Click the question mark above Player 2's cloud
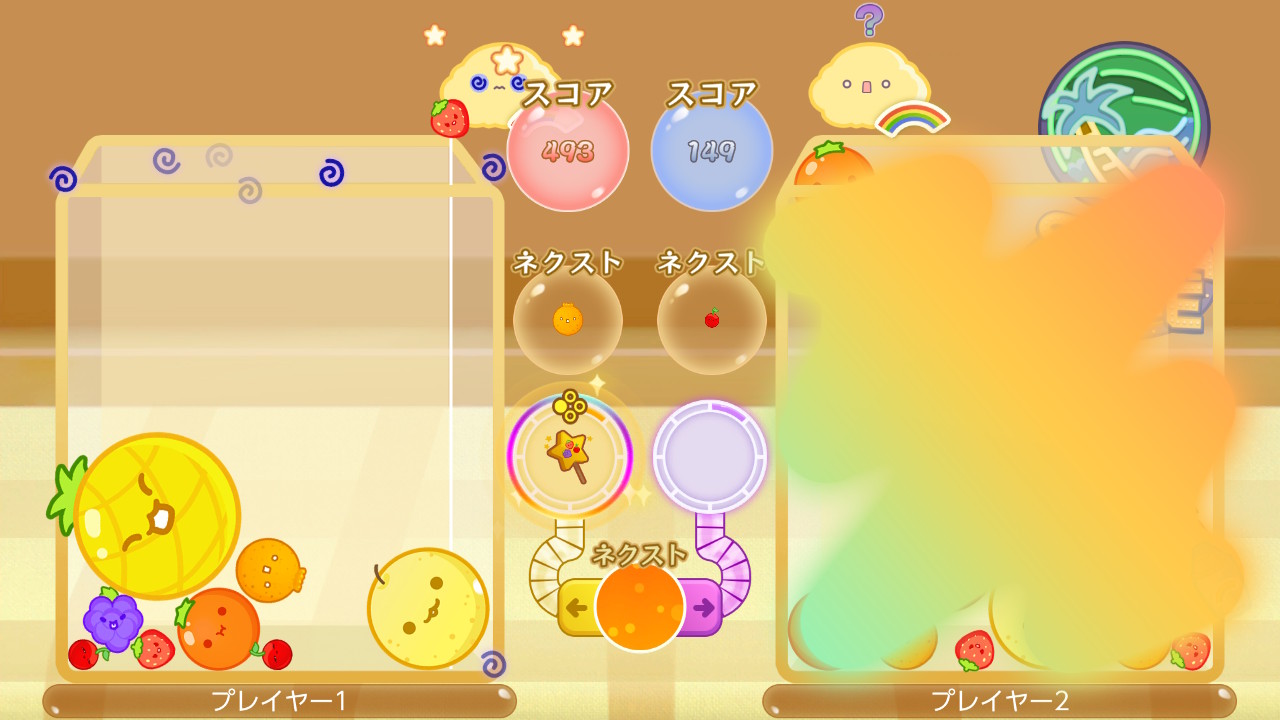Image resolution: width=1280 pixels, height=720 pixels. pyautogui.click(x=869, y=22)
